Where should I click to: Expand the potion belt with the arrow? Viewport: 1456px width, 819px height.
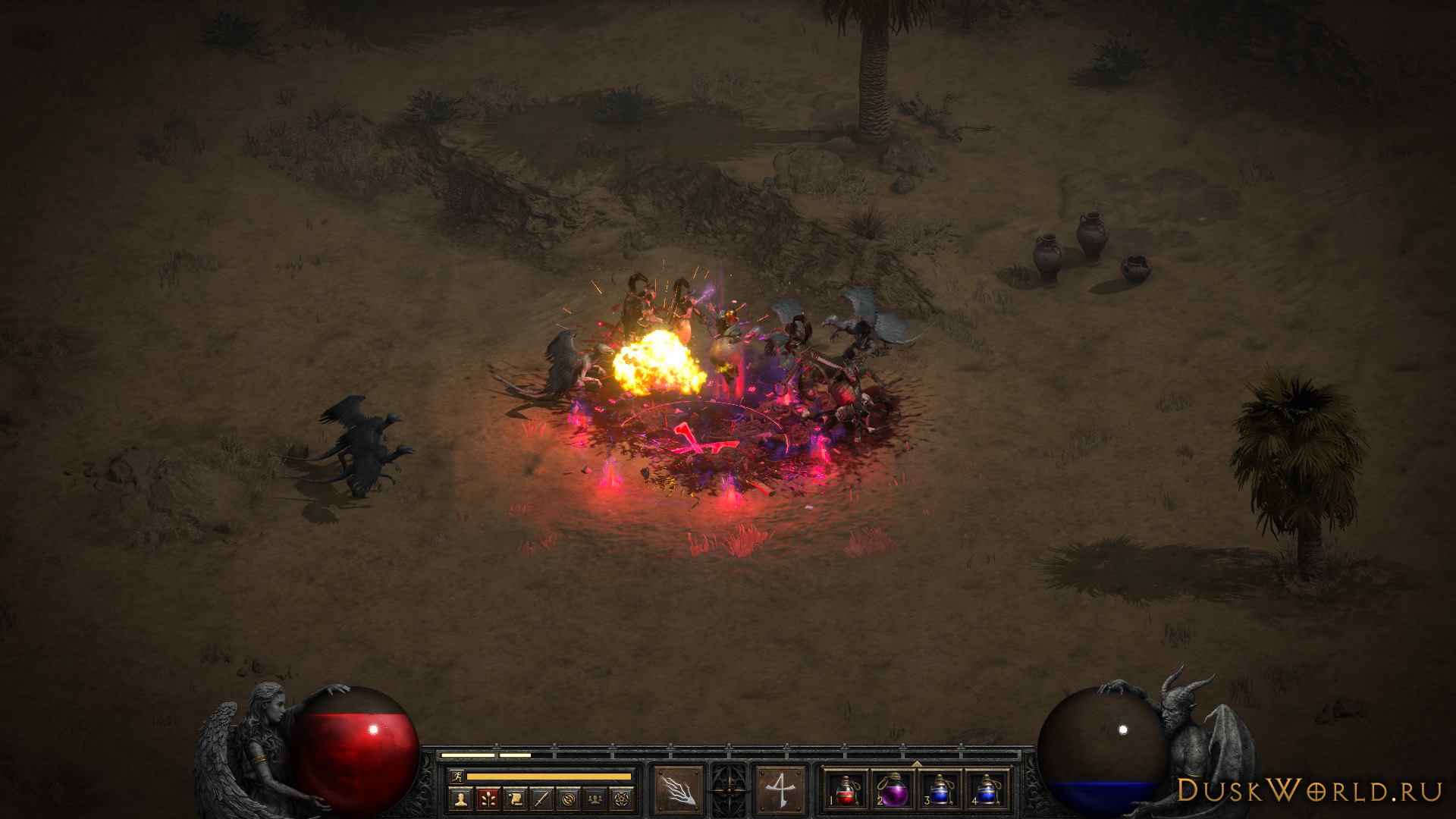point(917,764)
